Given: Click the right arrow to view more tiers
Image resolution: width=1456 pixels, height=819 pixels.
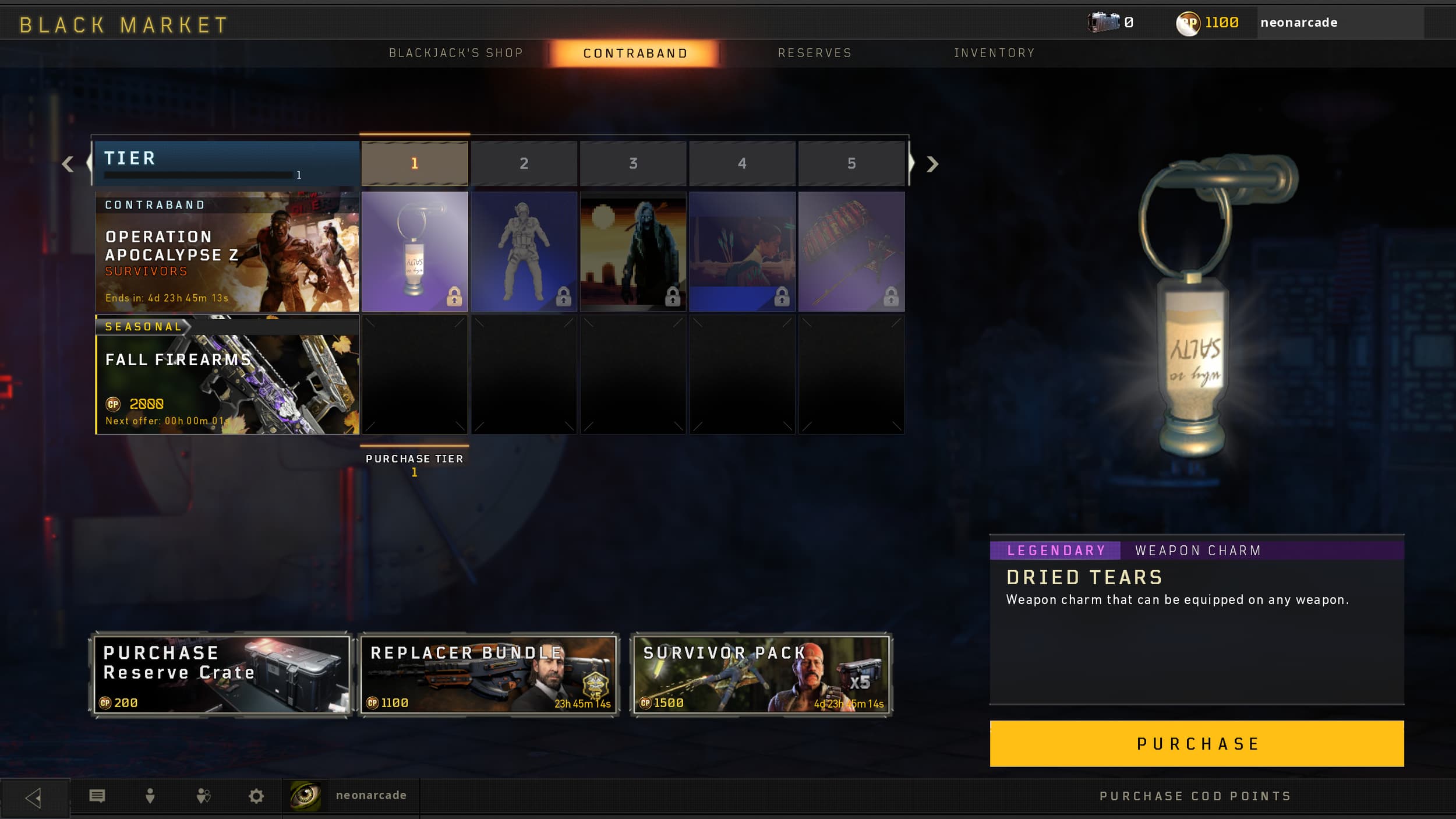Looking at the screenshot, I should click(932, 164).
